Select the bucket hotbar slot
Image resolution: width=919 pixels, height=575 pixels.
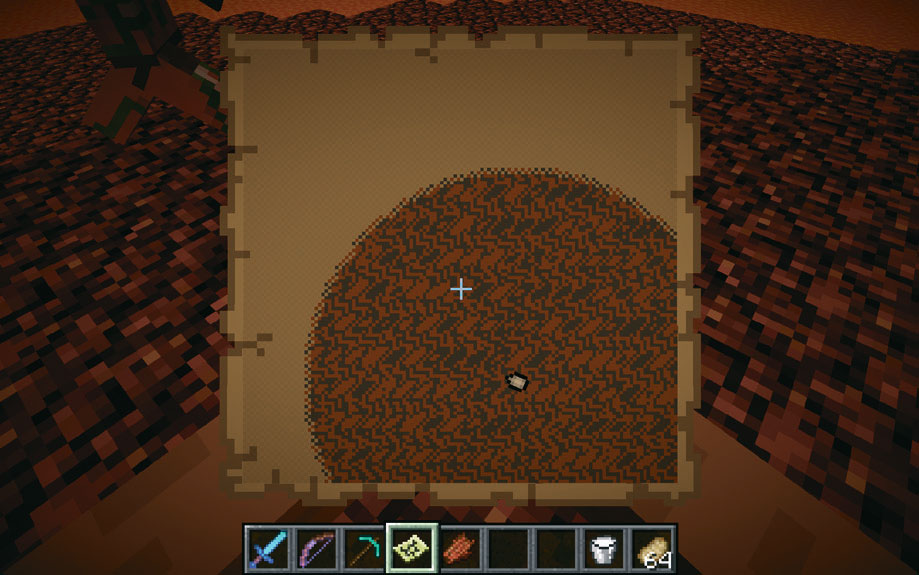click(x=603, y=548)
